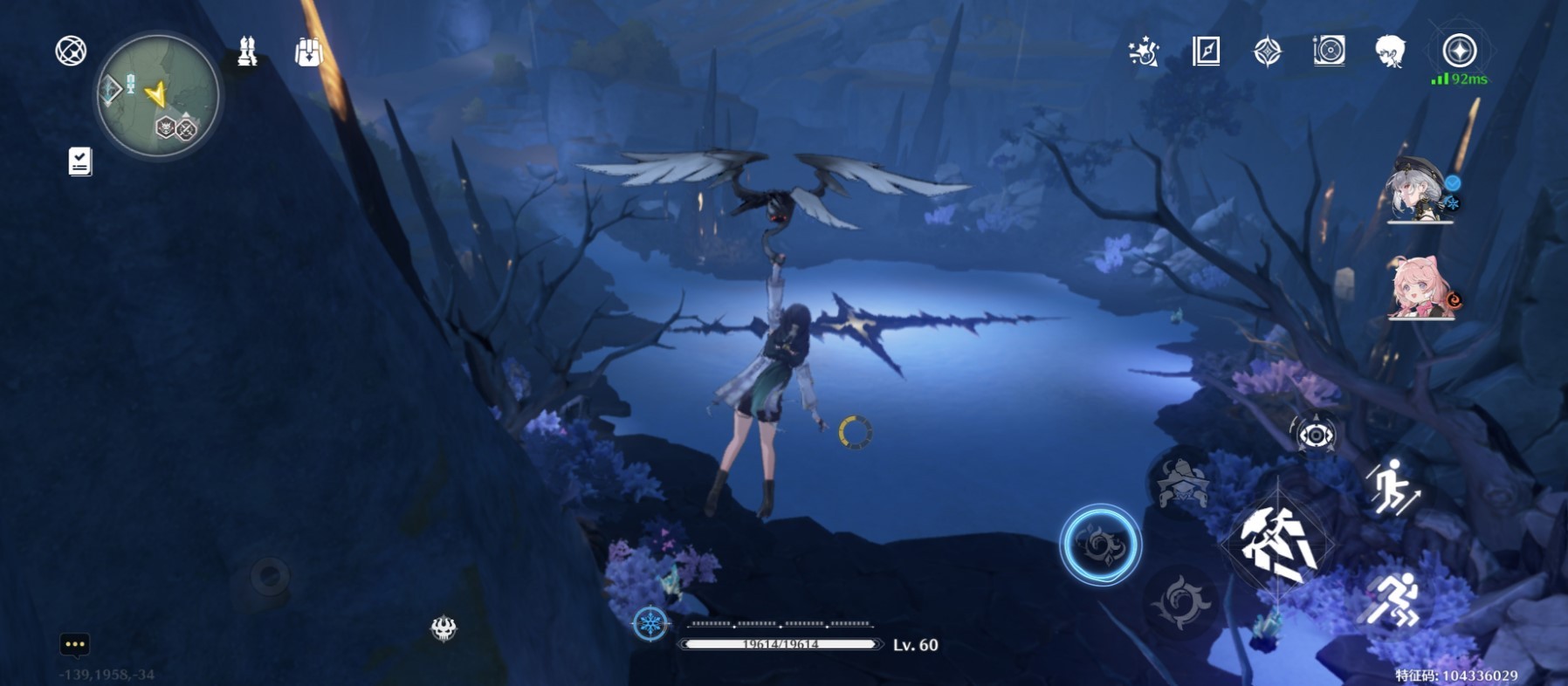Toggle the eye lock-on target button
Image resolution: width=1568 pixels, height=686 pixels.
1315,435
